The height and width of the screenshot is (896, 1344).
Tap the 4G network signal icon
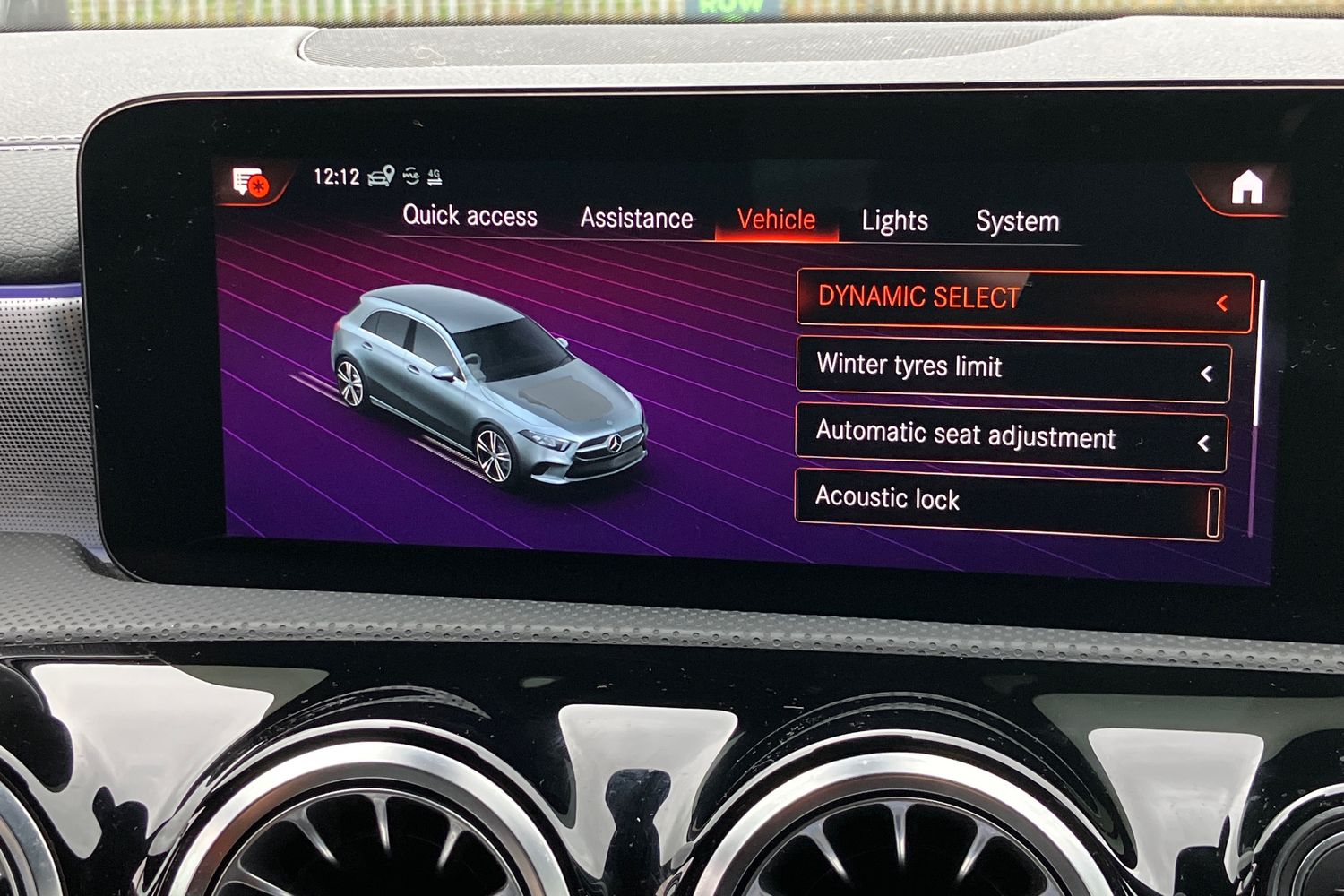click(x=435, y=177)
